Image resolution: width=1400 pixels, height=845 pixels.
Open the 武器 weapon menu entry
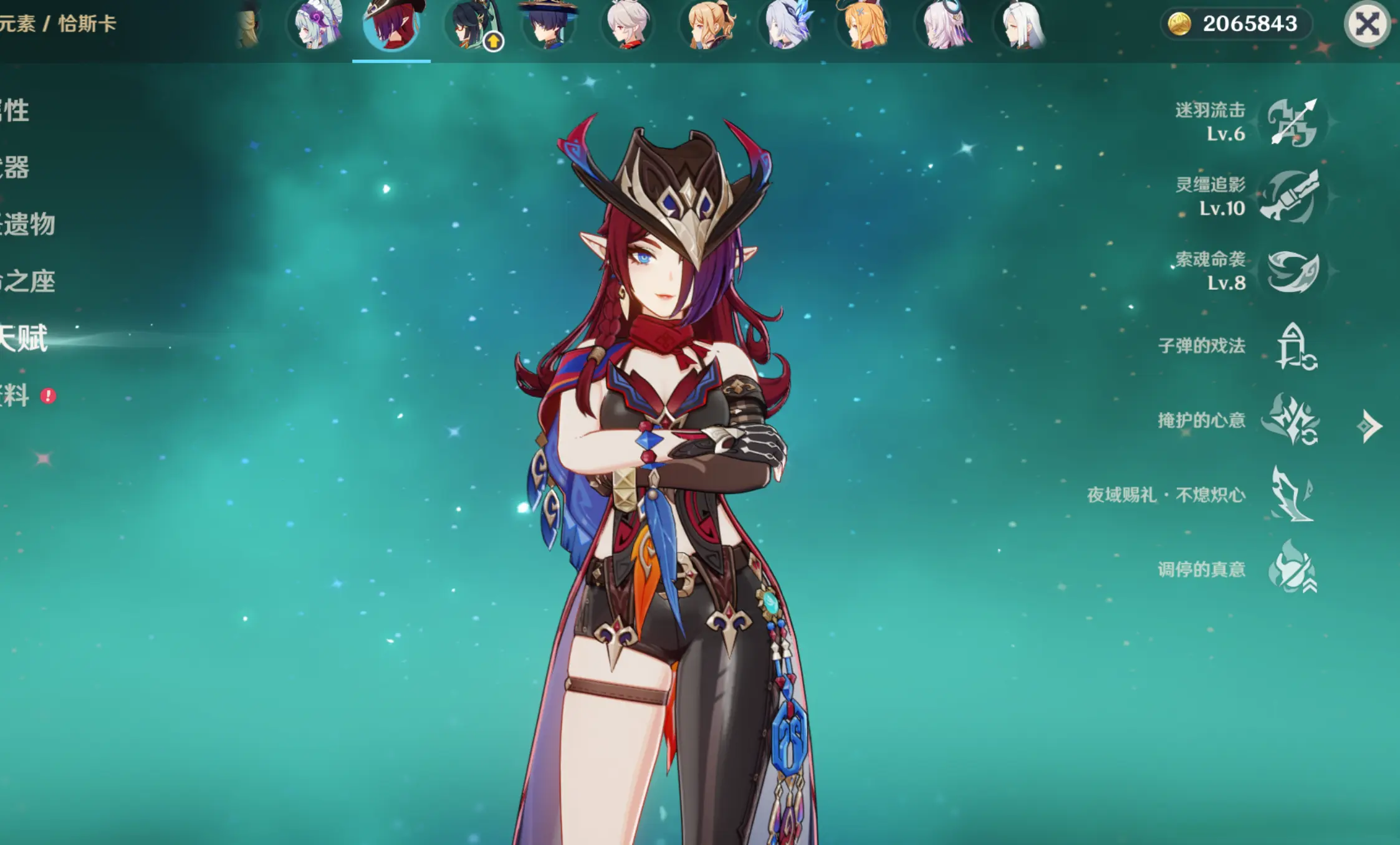(x=15, y=168)
